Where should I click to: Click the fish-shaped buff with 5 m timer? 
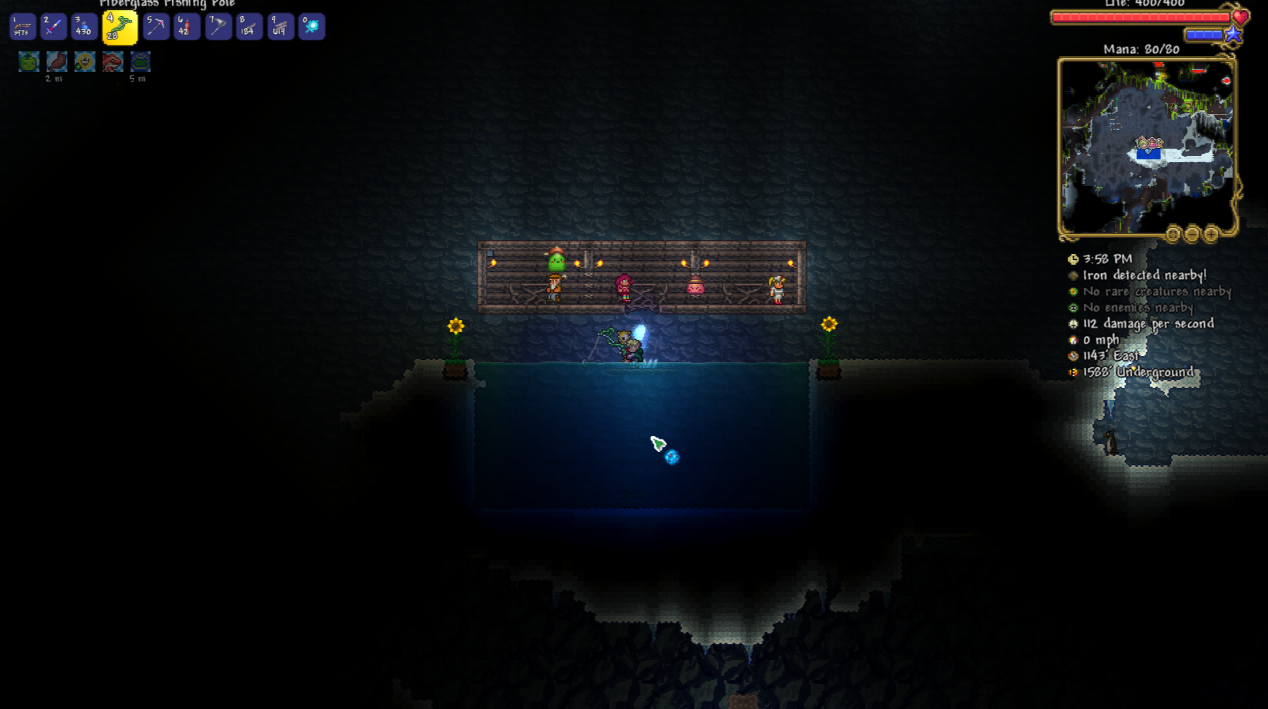[141, 62]
